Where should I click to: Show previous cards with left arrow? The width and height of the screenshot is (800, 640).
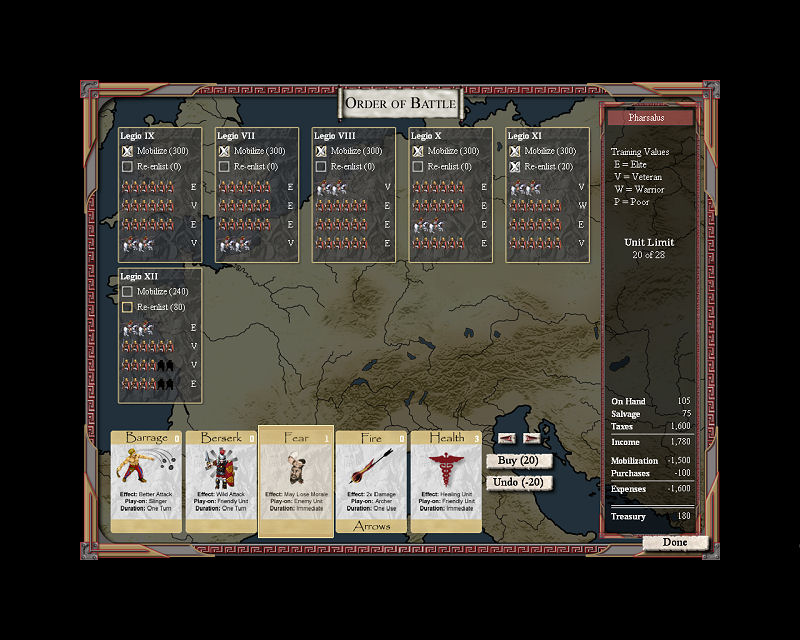(507, 438)
